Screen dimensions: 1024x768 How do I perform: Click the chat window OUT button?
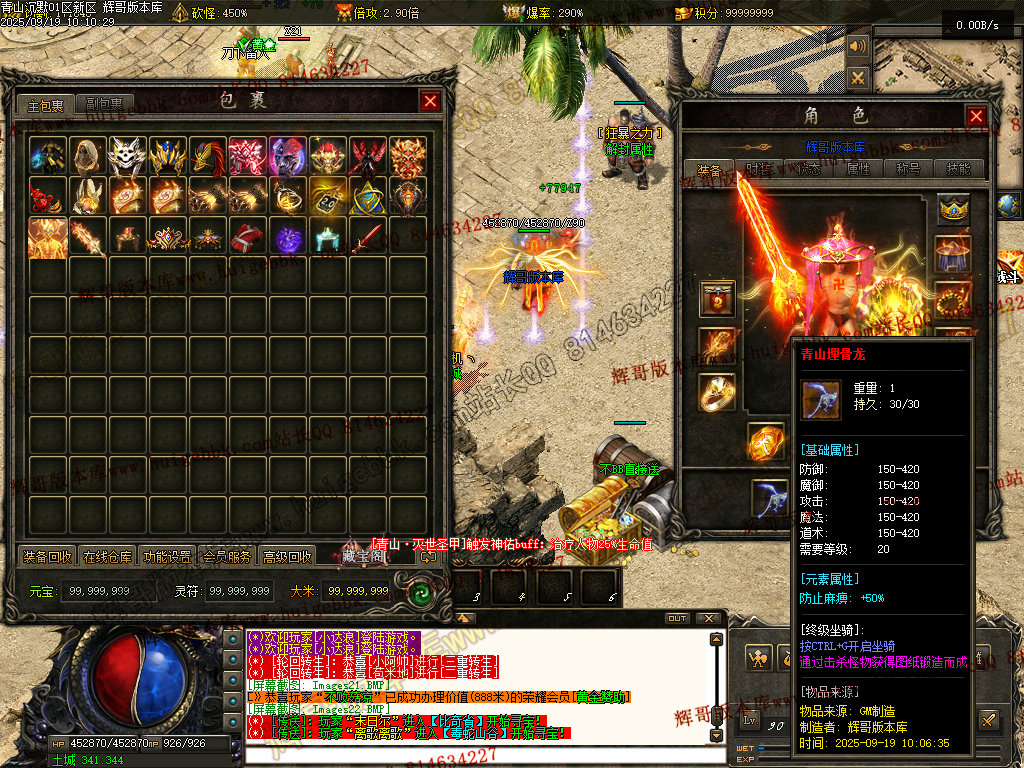(x=677, y=618)
